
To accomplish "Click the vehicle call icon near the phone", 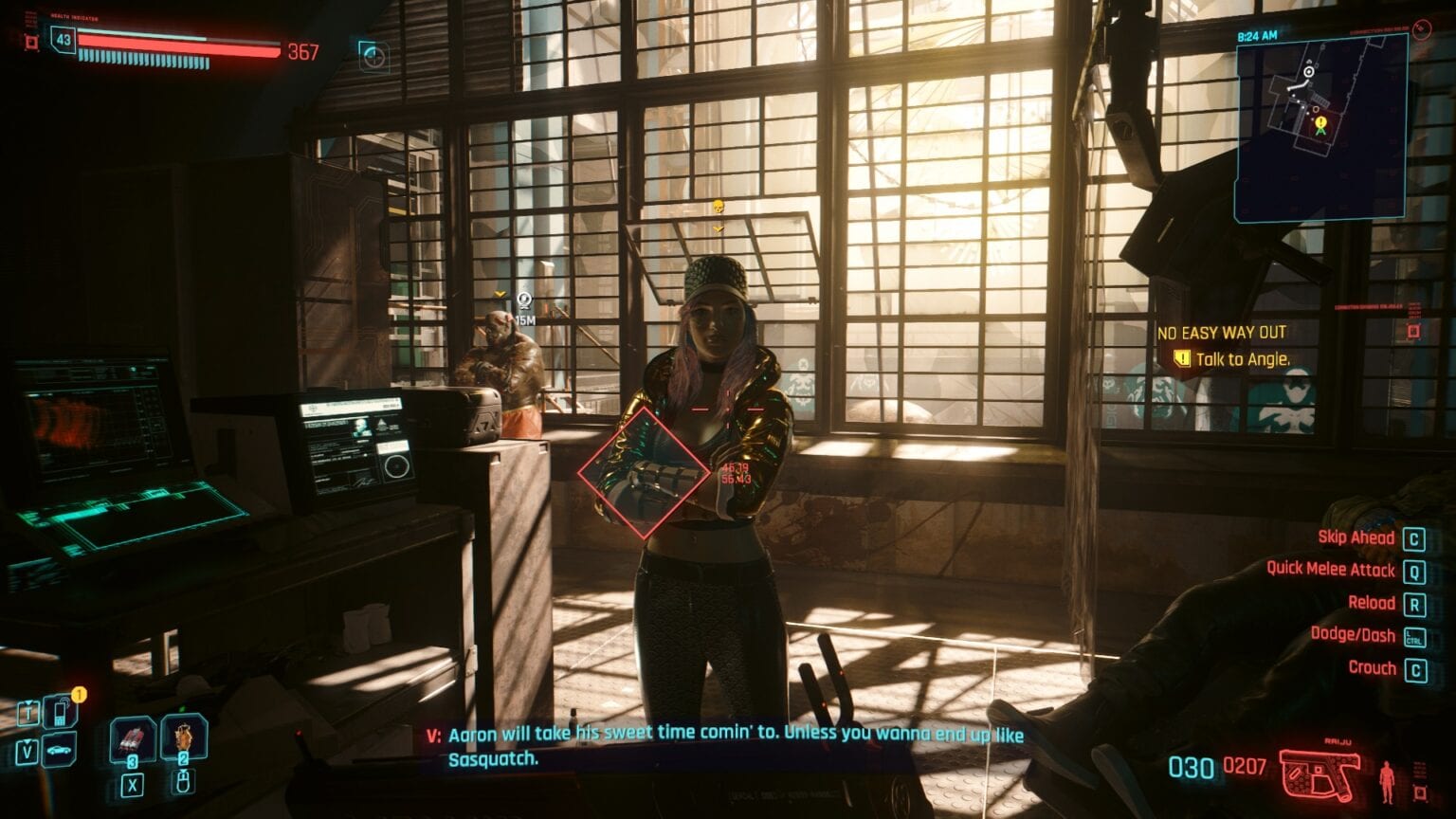I will point(57,749).
